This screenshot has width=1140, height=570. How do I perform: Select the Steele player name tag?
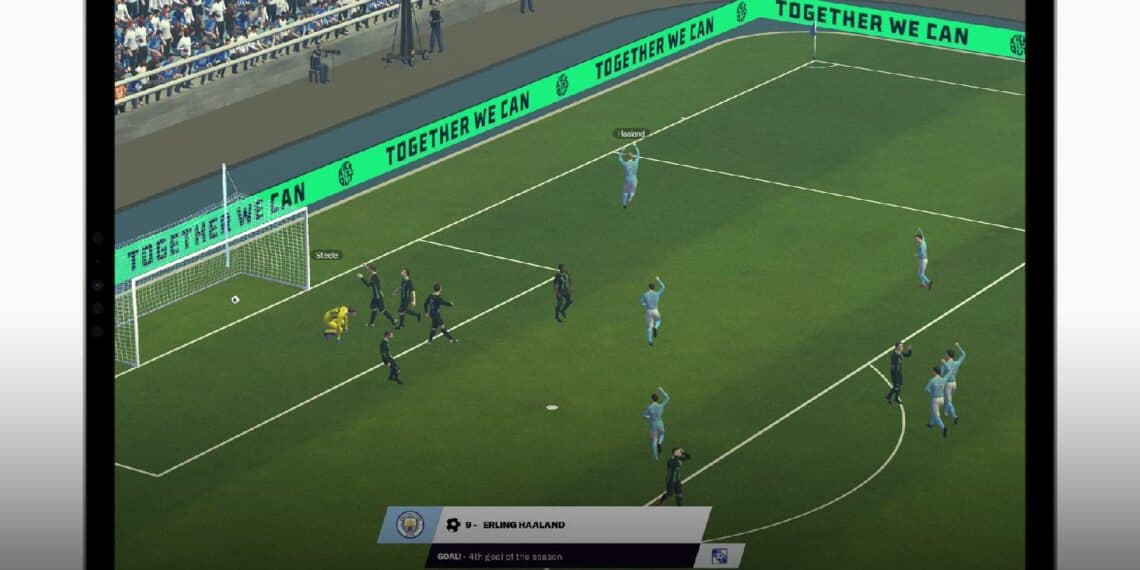click(x=327, y=255)
